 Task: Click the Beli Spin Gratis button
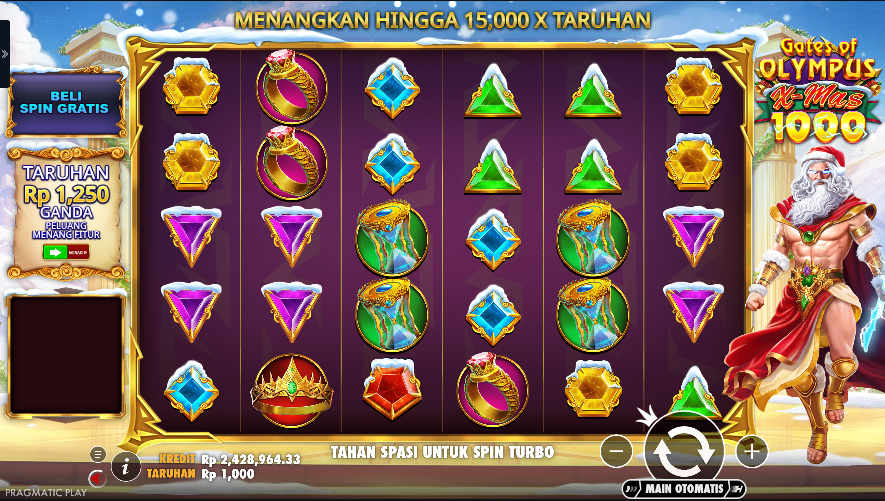pos(65,102)
